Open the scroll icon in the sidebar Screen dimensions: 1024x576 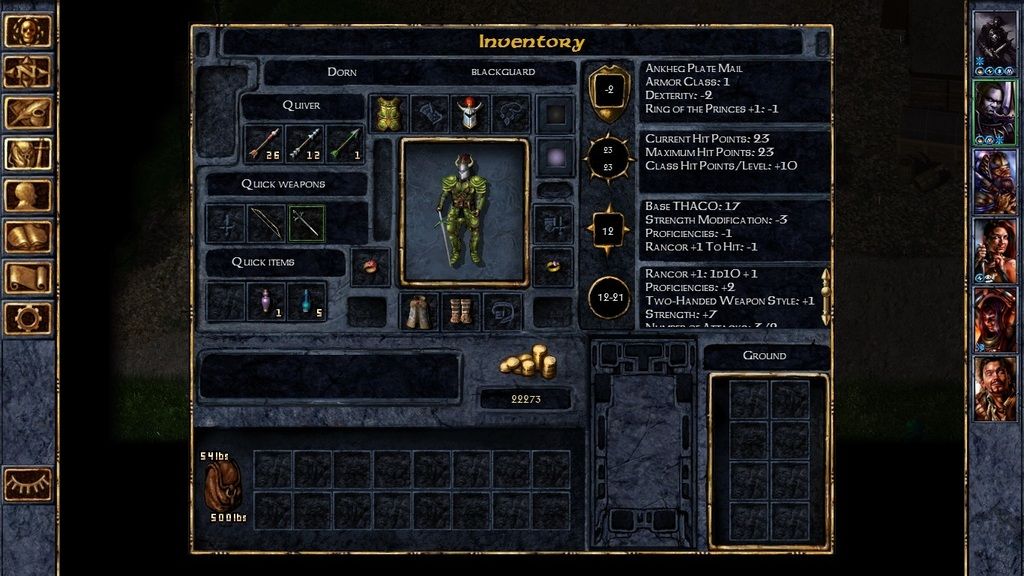28,277
